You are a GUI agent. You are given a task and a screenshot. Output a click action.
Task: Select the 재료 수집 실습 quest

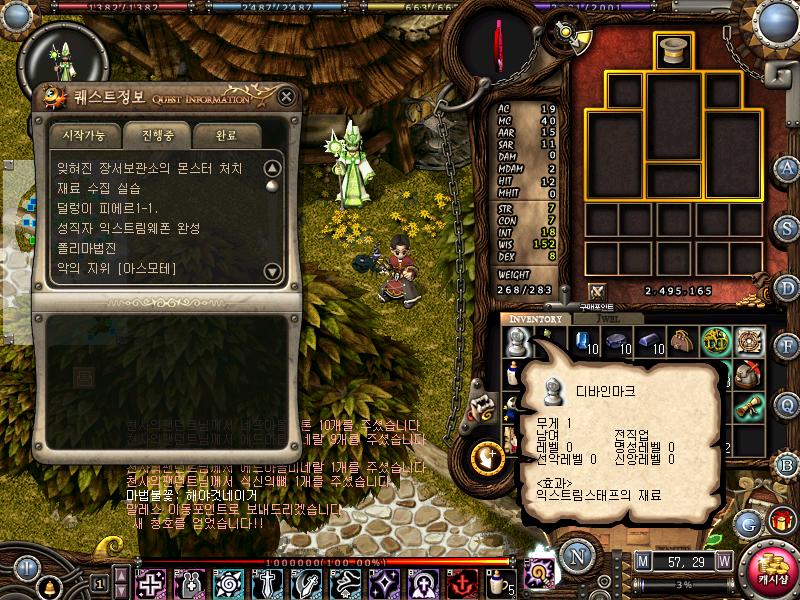tap(100, 188)
